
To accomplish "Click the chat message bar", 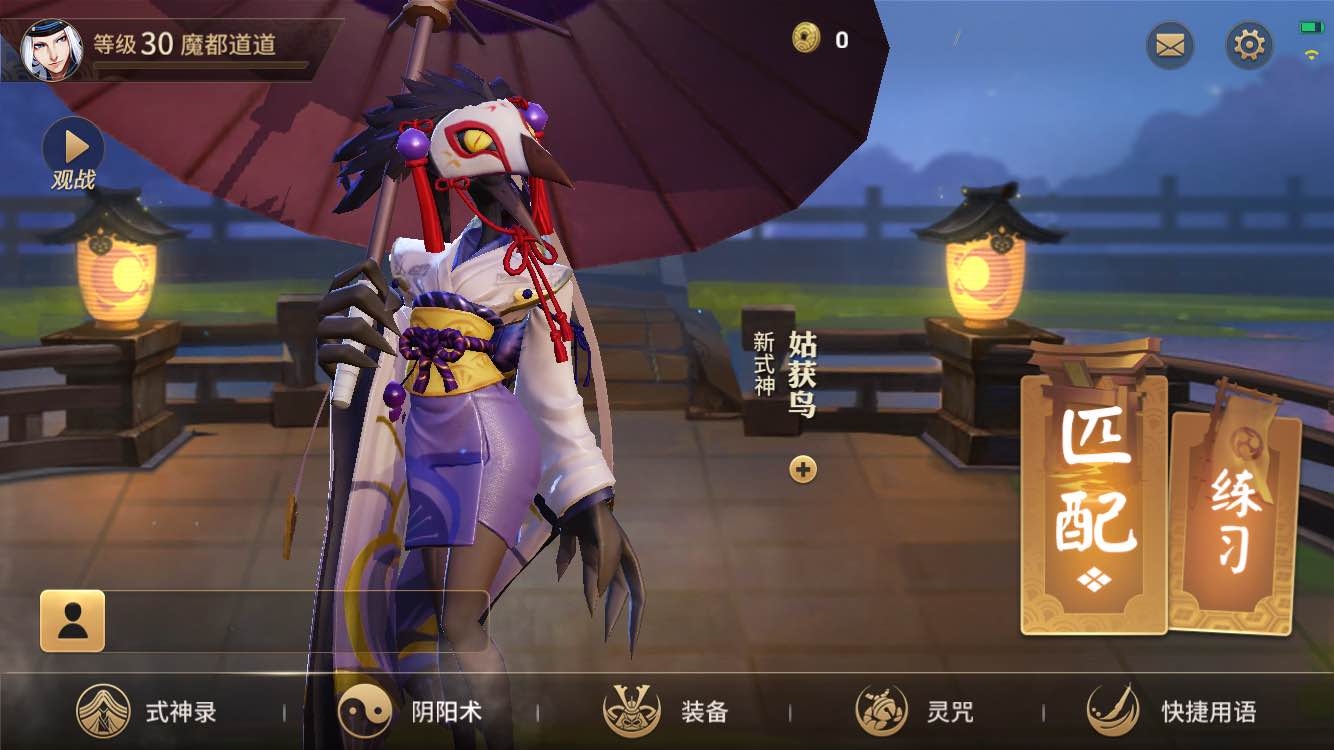I will click(296, 621).
